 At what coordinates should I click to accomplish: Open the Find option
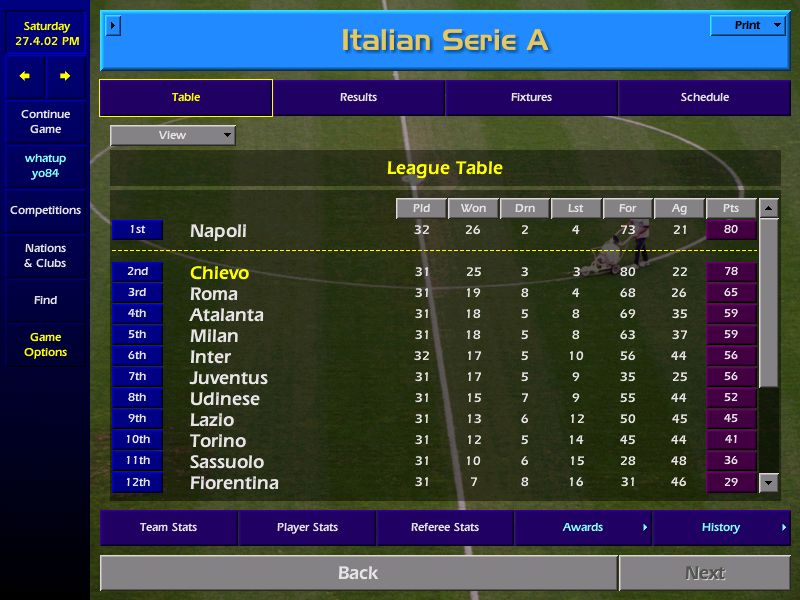coord(45,300)
